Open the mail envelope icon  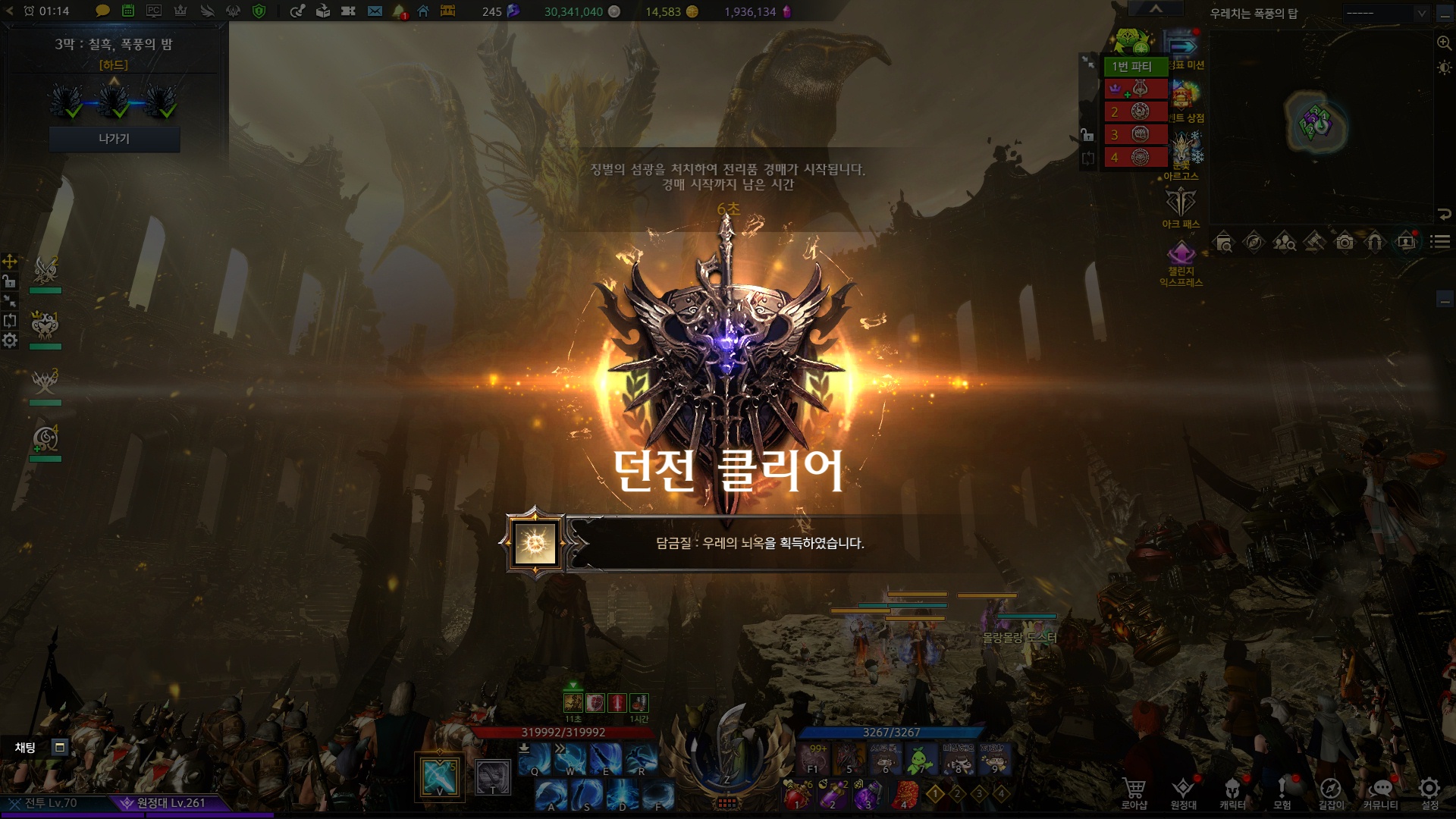[x=375, y=11]
